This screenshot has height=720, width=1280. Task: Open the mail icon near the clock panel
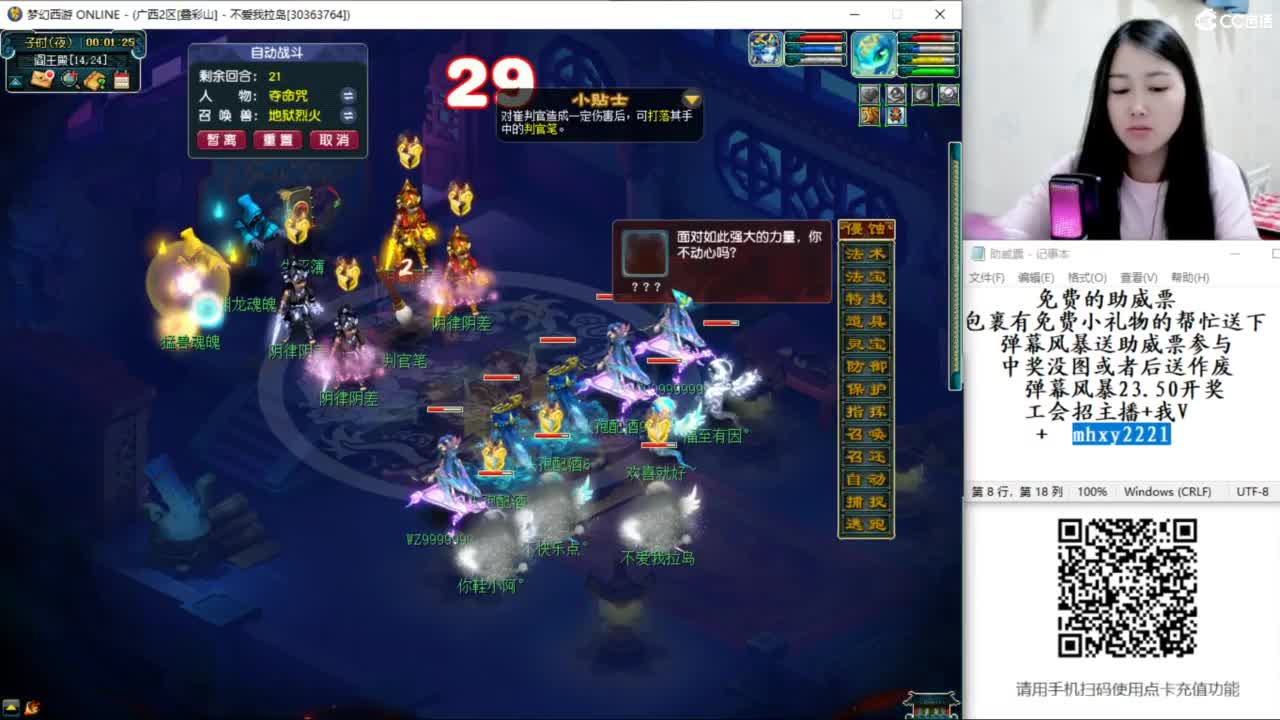(42, 79)
